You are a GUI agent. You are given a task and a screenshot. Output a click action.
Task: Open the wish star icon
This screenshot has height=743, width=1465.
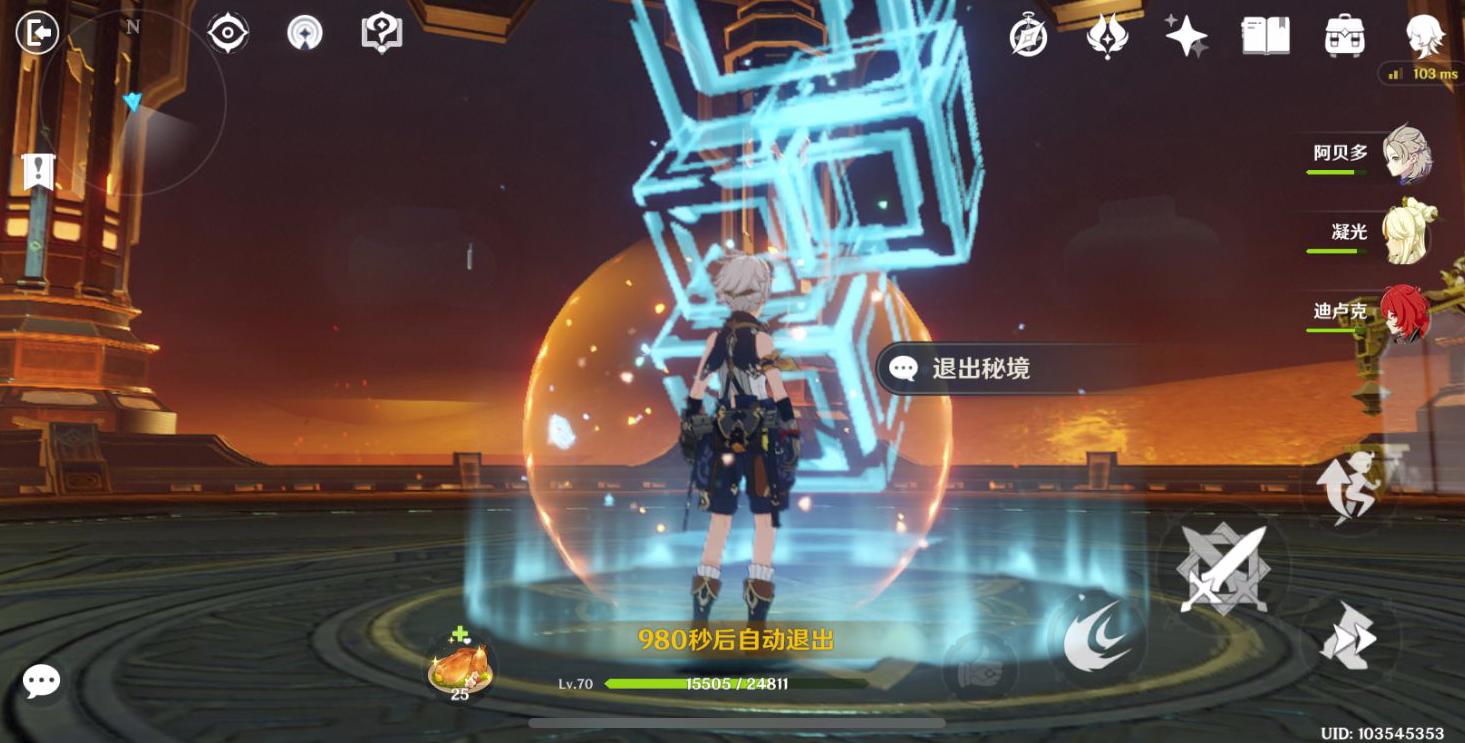(1186, 36)
